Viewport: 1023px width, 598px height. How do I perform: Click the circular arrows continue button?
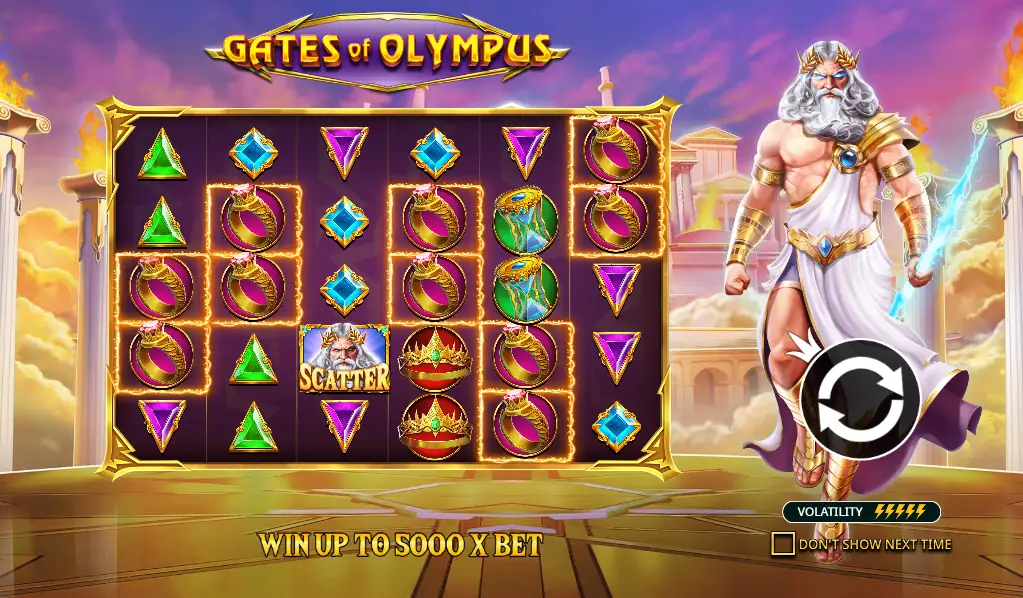point(860,399)
